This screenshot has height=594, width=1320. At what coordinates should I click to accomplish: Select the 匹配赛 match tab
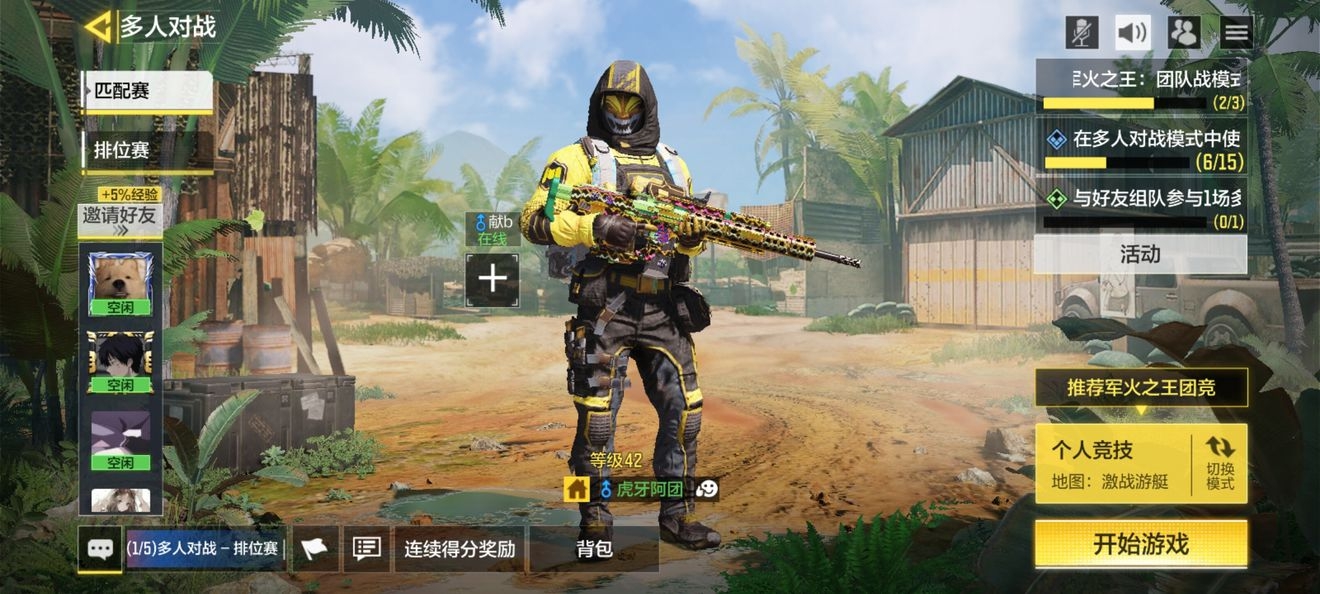coord(147,91)
